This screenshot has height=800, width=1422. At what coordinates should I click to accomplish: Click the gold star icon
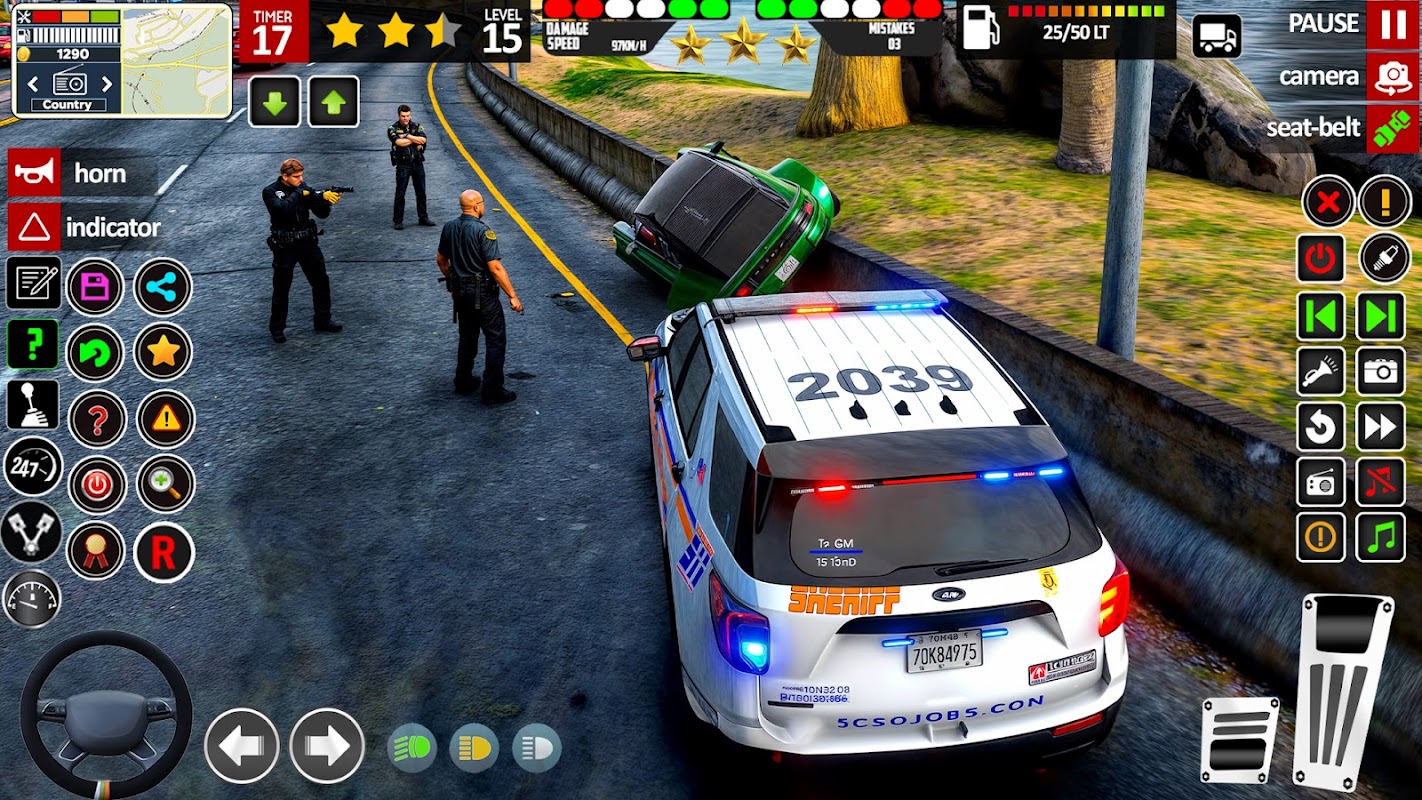point(163,351)
